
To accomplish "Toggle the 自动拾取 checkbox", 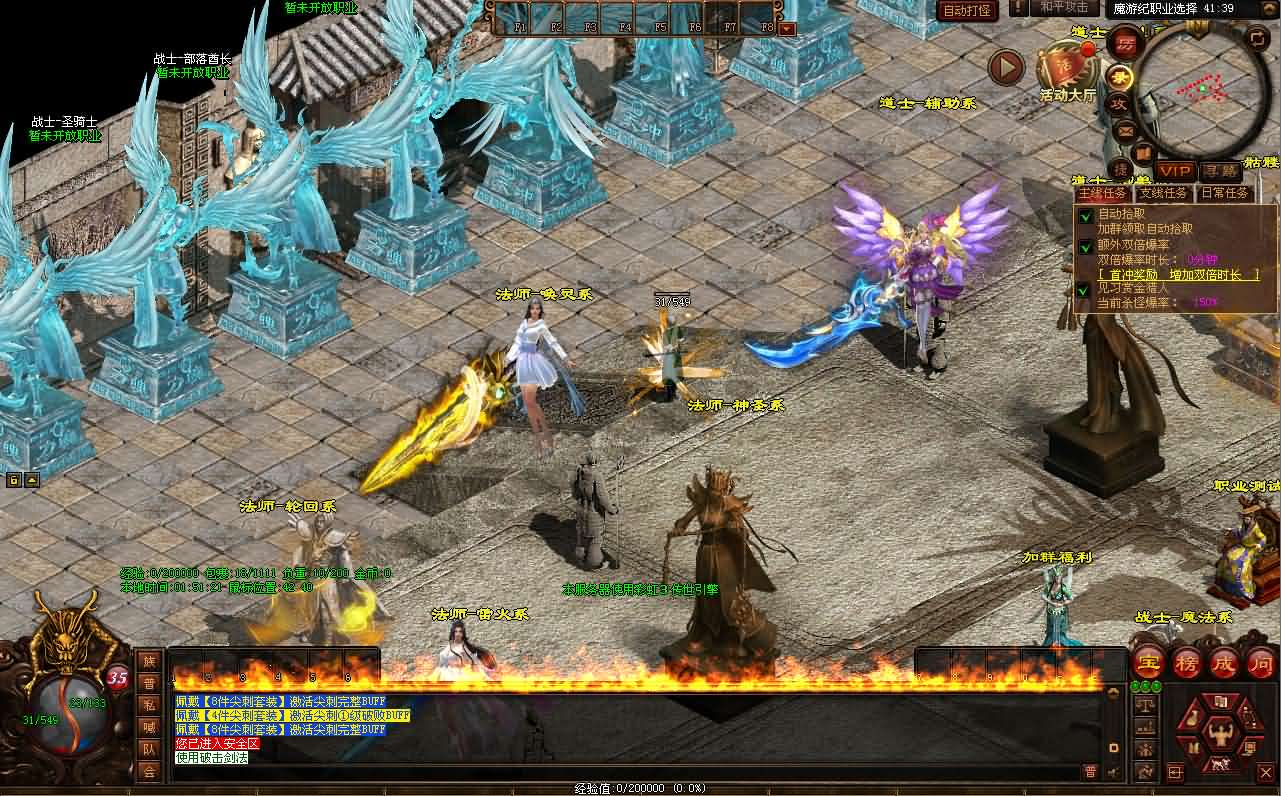I will pyautogui.click(x=1085, y=215).
